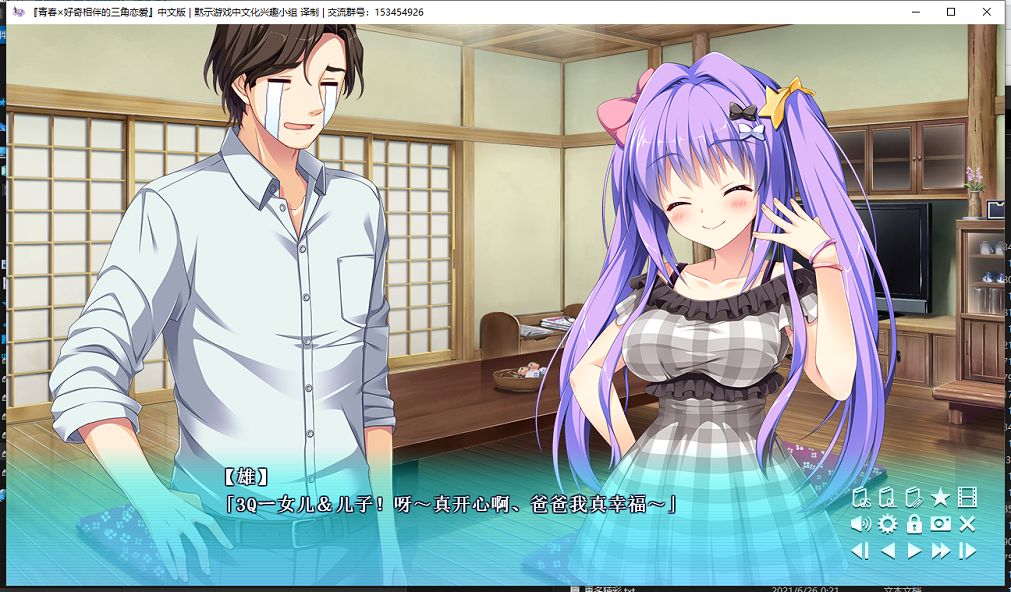
Task: Toggle the padlock lock icon
Action: (913, 524)
